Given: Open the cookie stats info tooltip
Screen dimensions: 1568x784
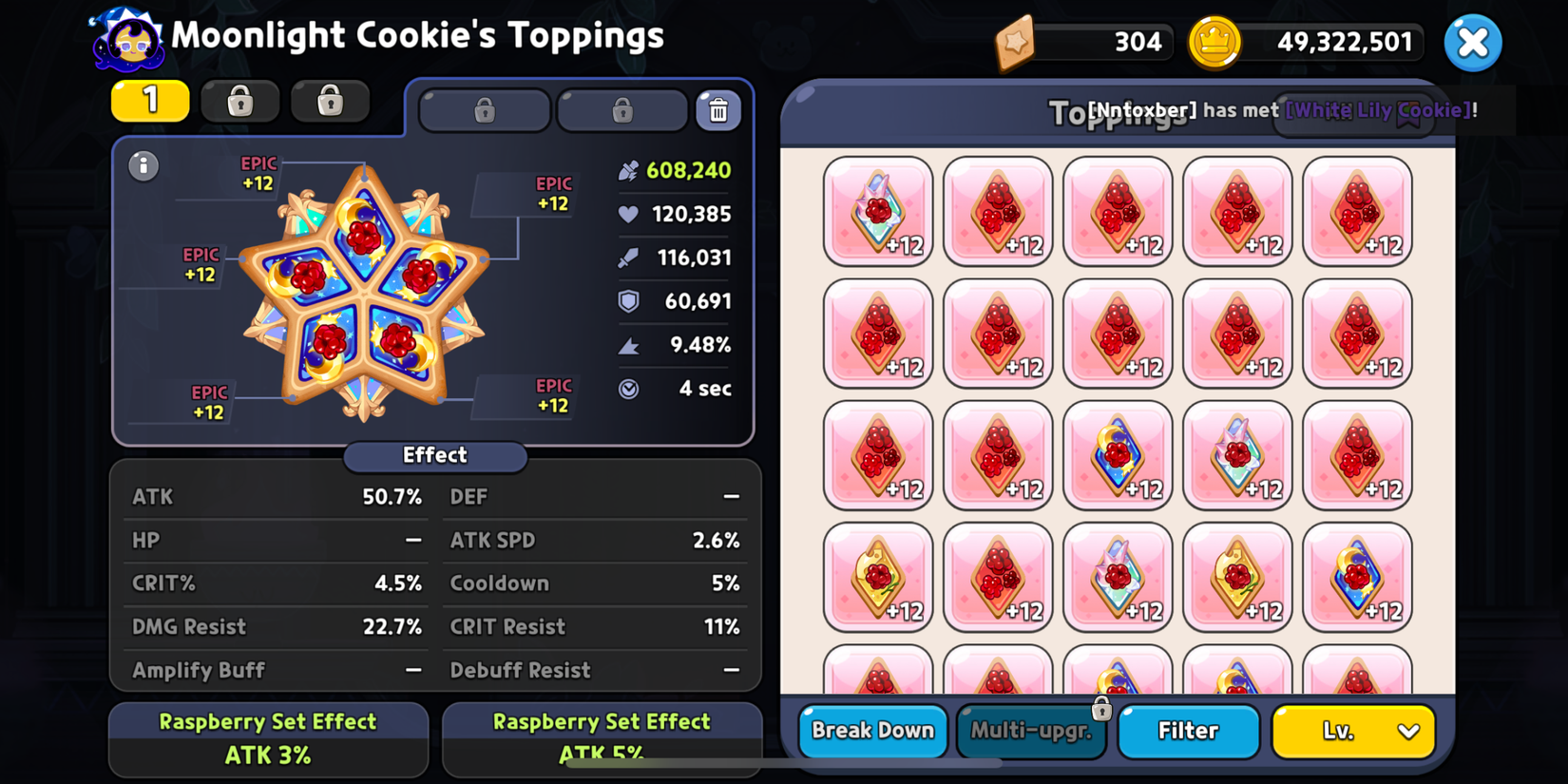Looking at the screenshot, I should pyautogui.click(x=143, y=165).
